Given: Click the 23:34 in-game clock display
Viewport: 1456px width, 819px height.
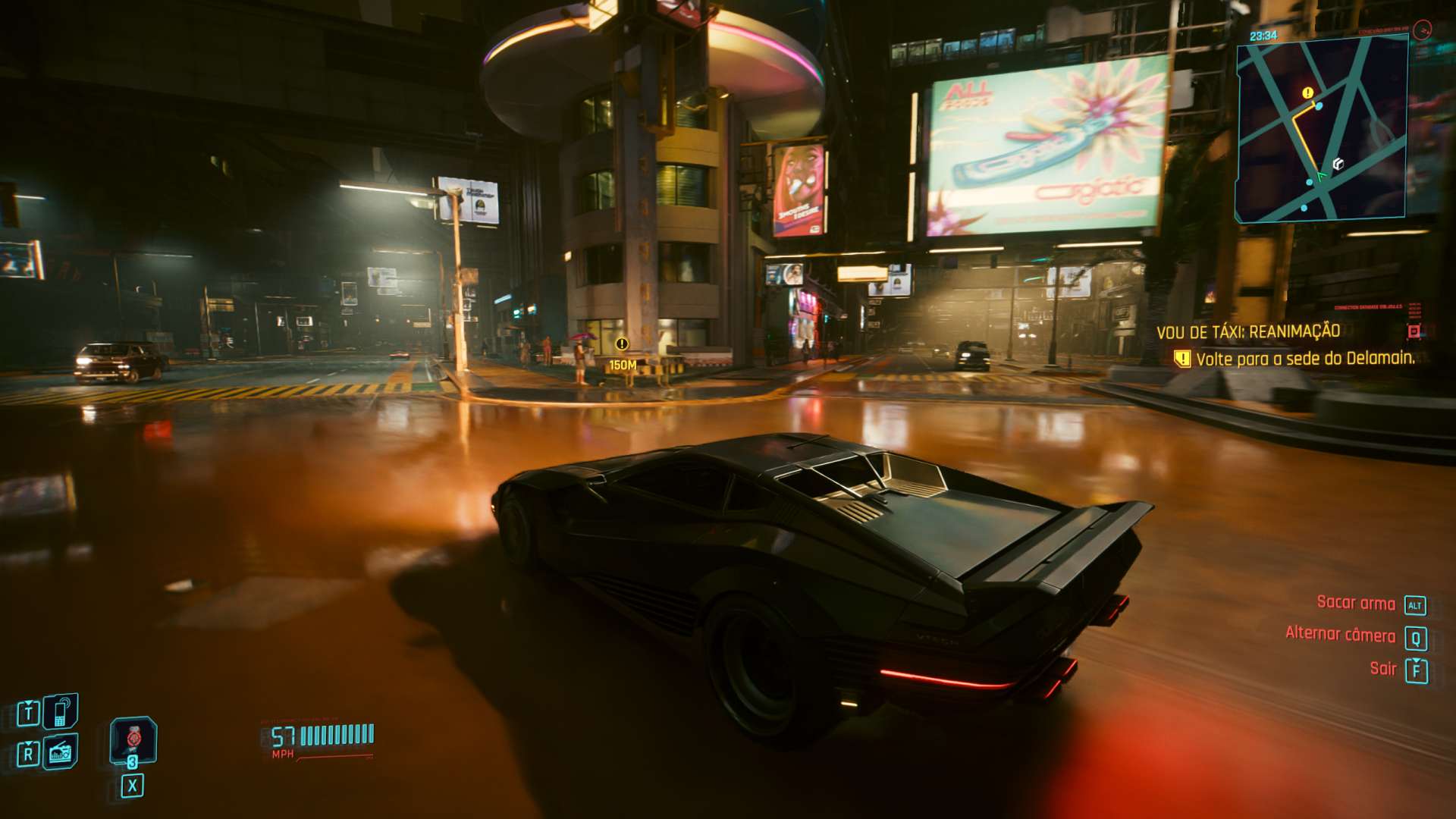Looking at the screenshot, I should click(x=1263, y=36).
